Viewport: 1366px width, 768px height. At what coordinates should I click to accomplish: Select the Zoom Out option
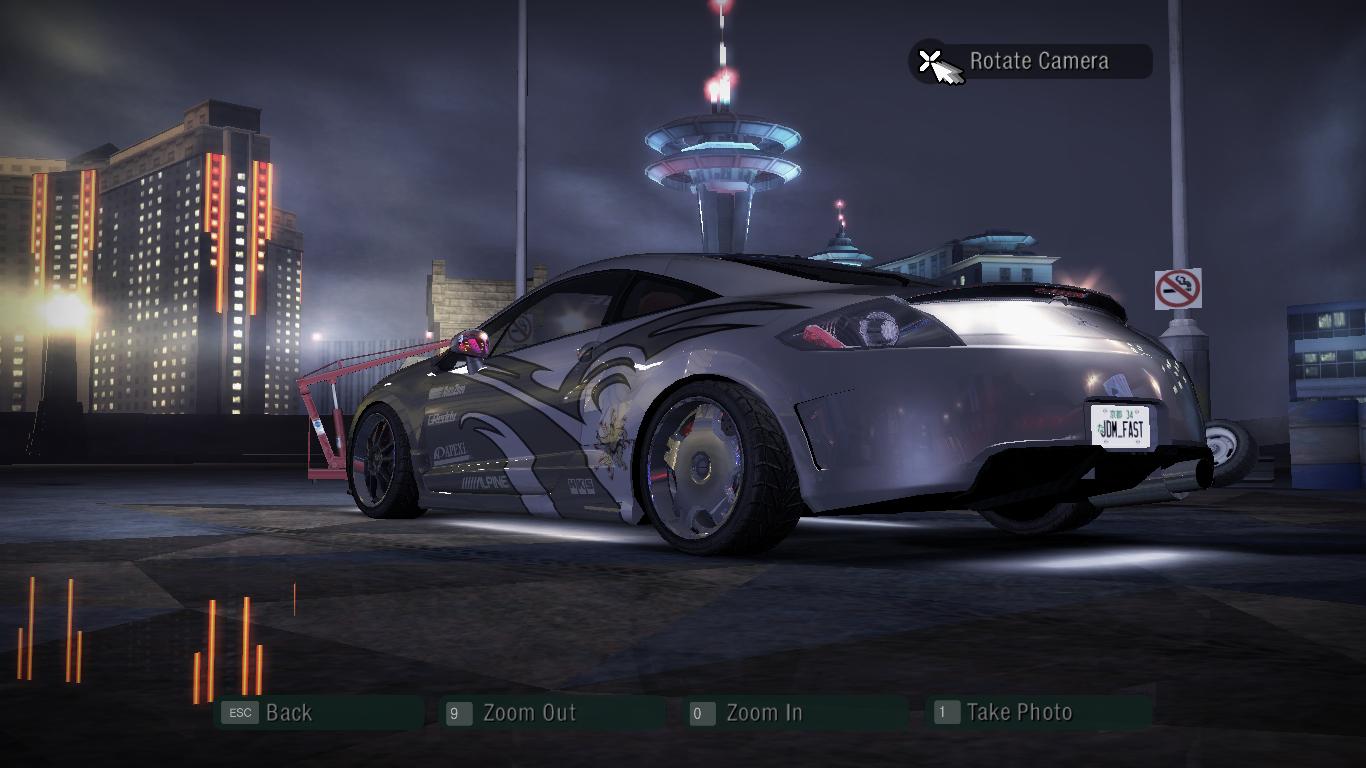click(x=528, y=713)
